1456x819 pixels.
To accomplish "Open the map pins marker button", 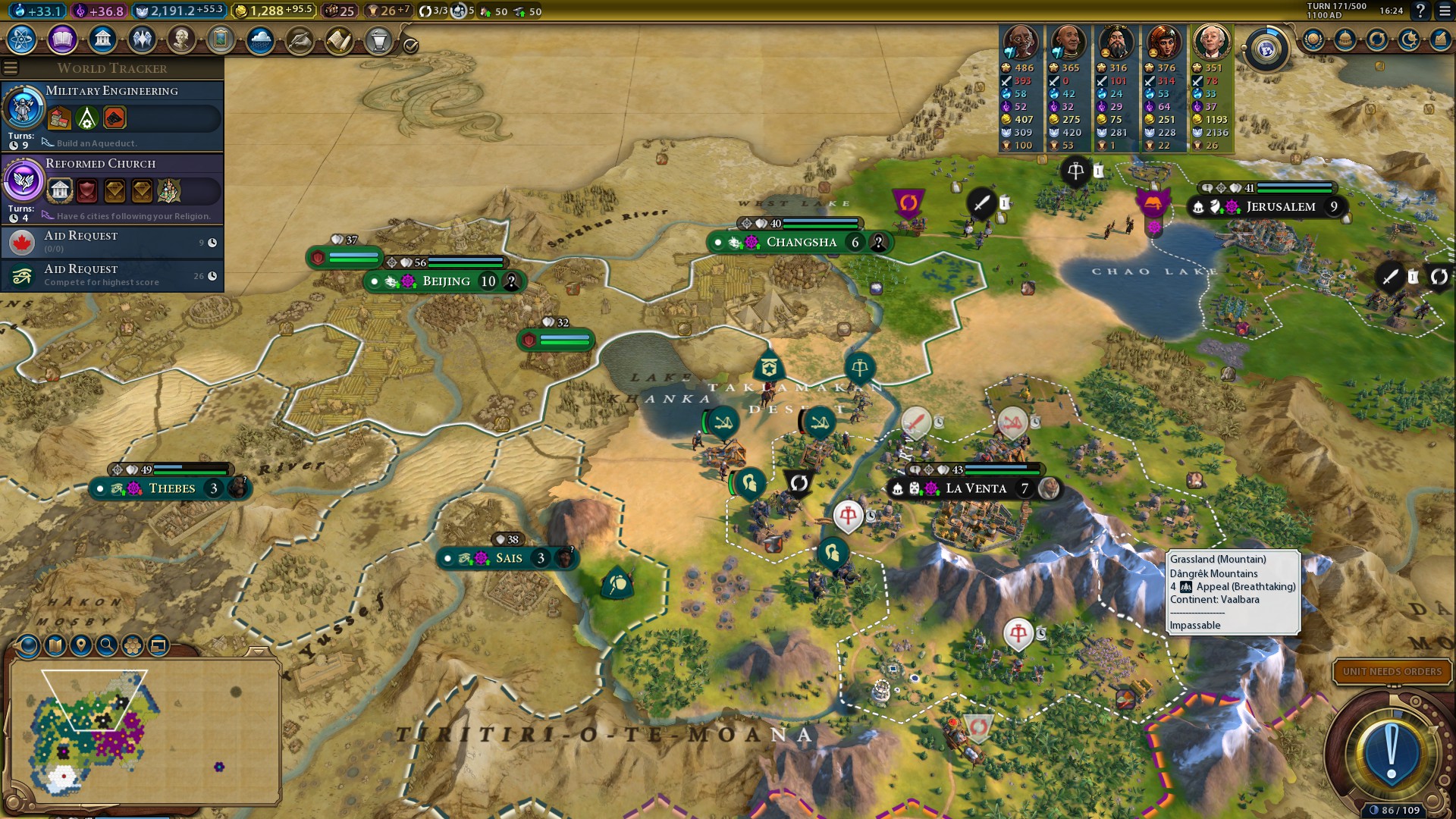I will coord(81,645).
